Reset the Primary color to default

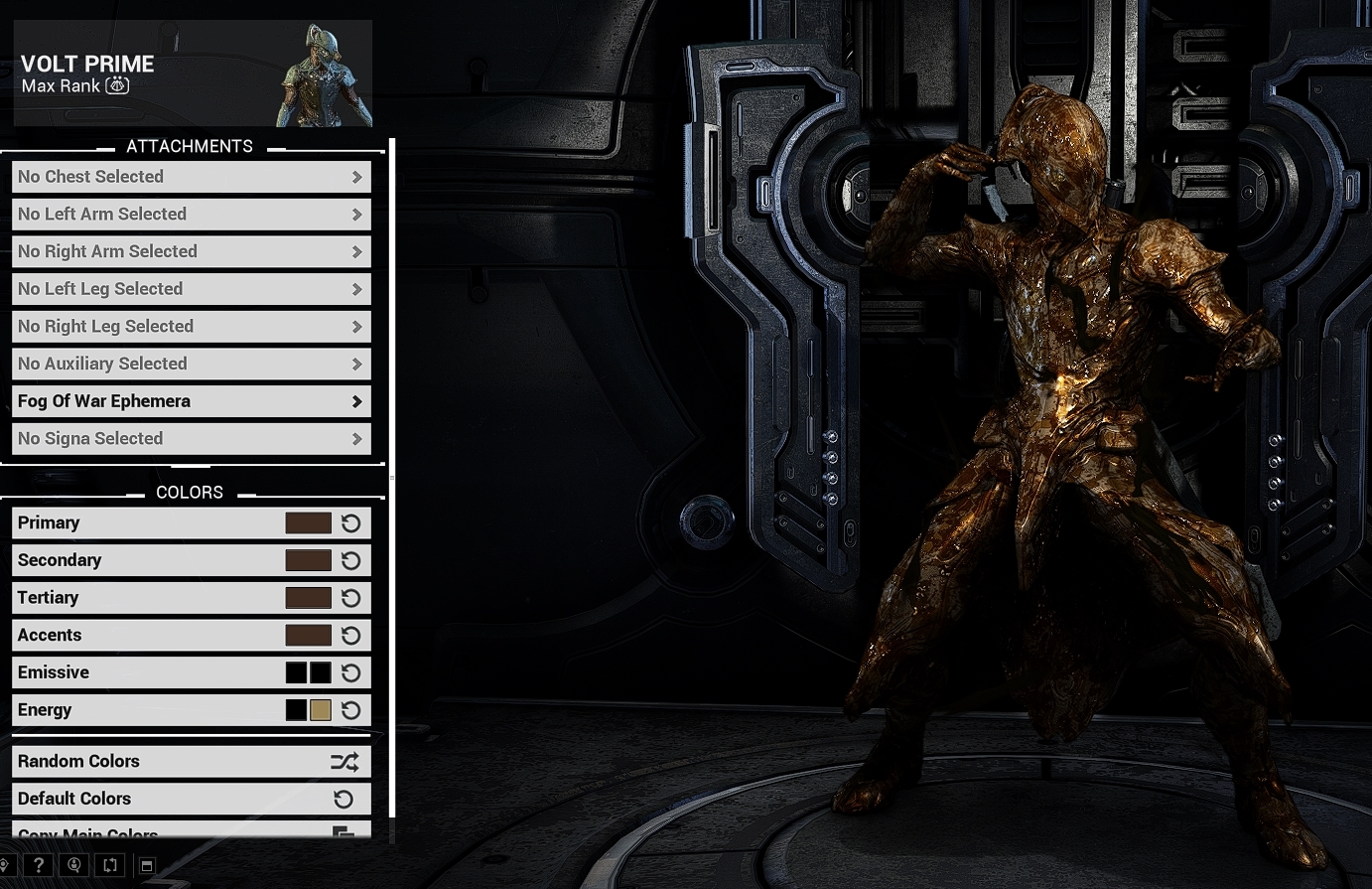[x=350, y=523]
